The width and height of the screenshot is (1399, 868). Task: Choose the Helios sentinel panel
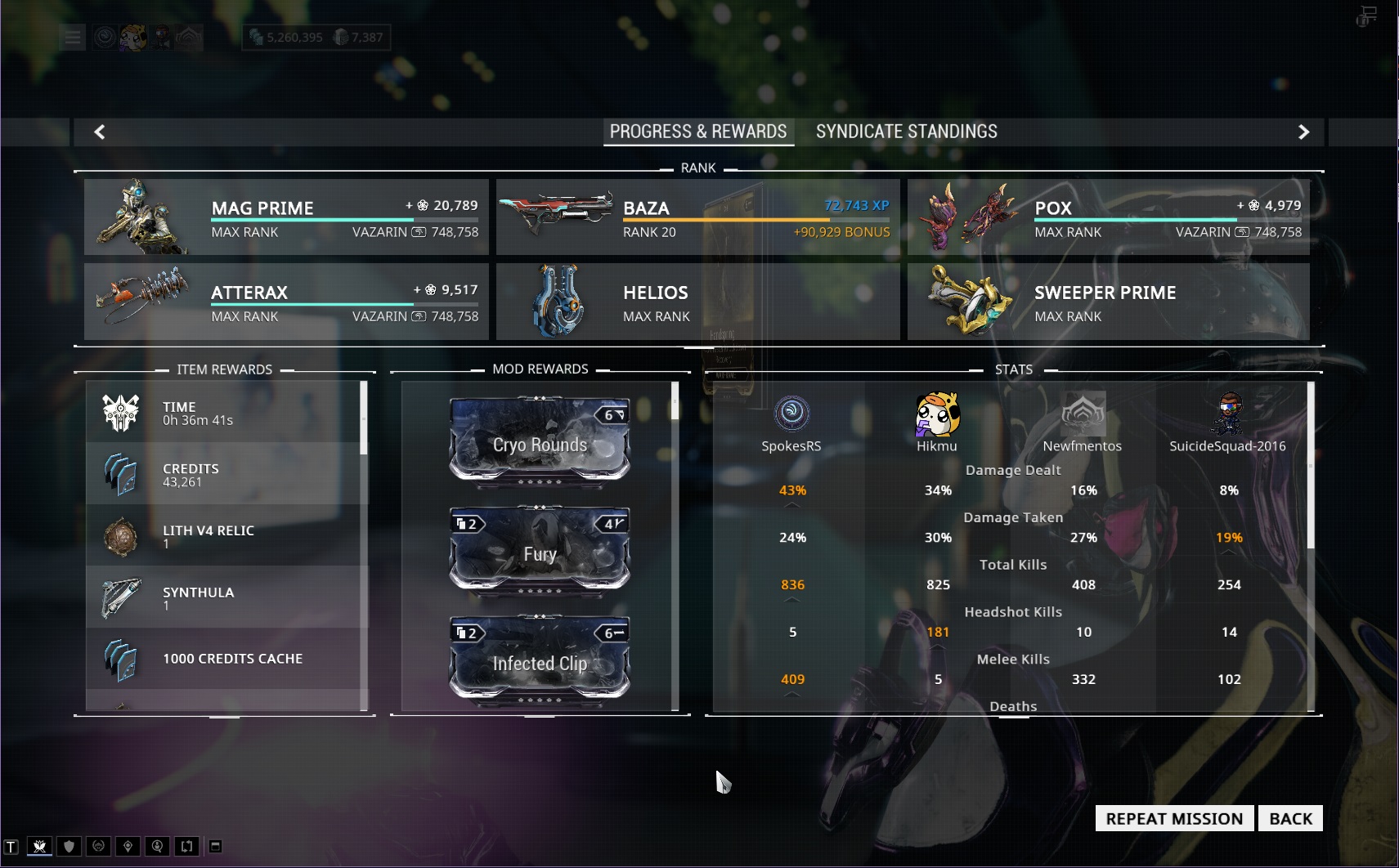[697, 302]
